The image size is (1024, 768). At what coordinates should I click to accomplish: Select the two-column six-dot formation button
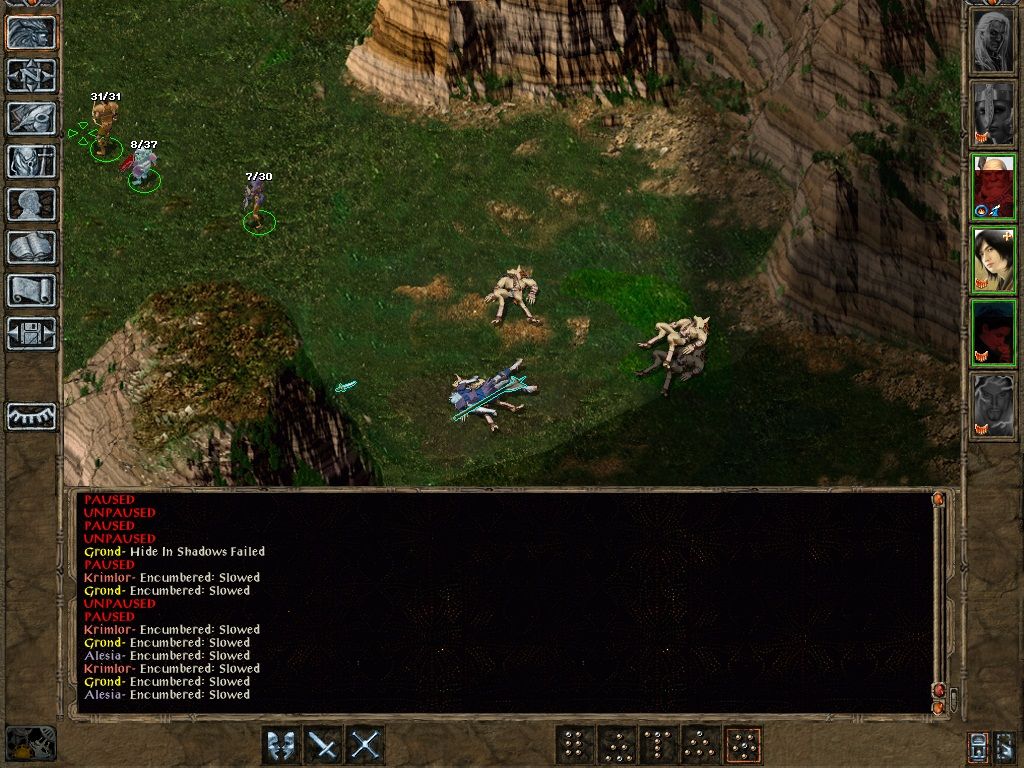click(575, 745)
